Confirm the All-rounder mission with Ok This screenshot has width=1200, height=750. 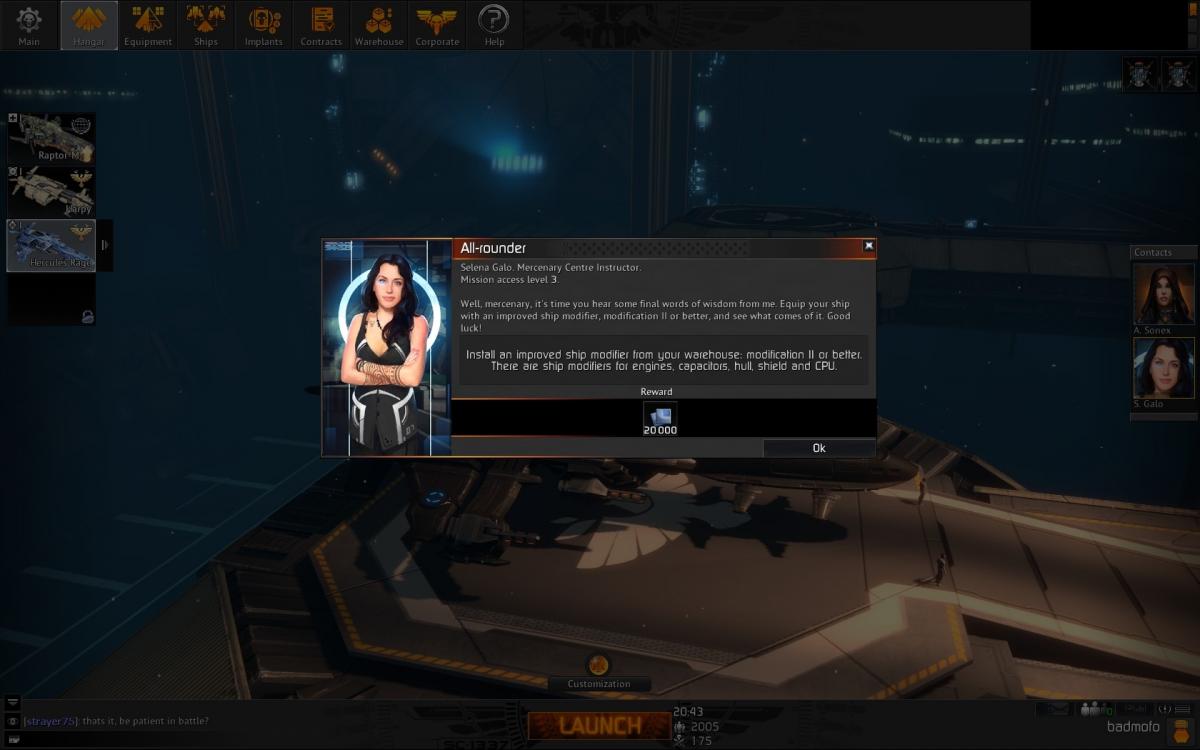pyautogui.click(x=819, y=448)
